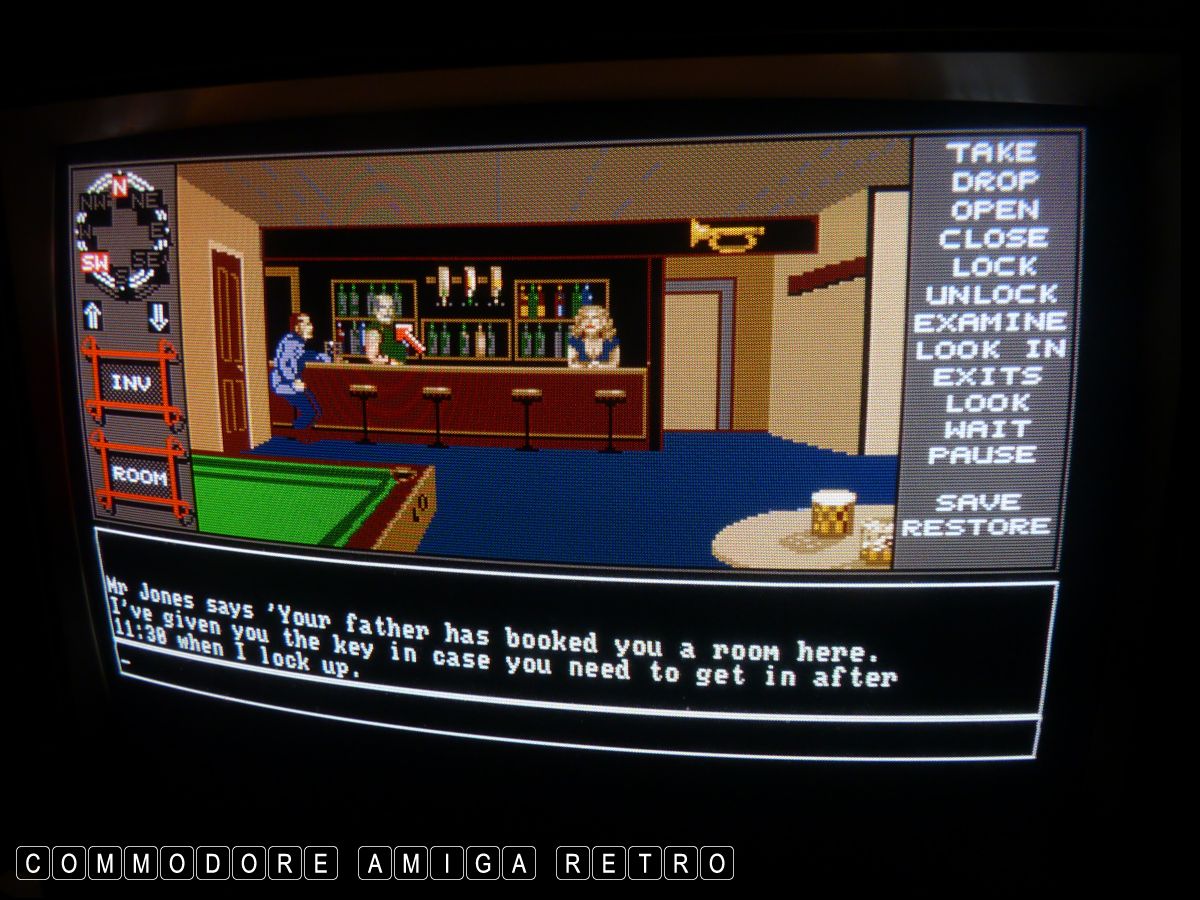The width and height of the screenshot is (1200, 900).
Task: Load a saved game with RESTORE
Action: (x=976, y=527)
